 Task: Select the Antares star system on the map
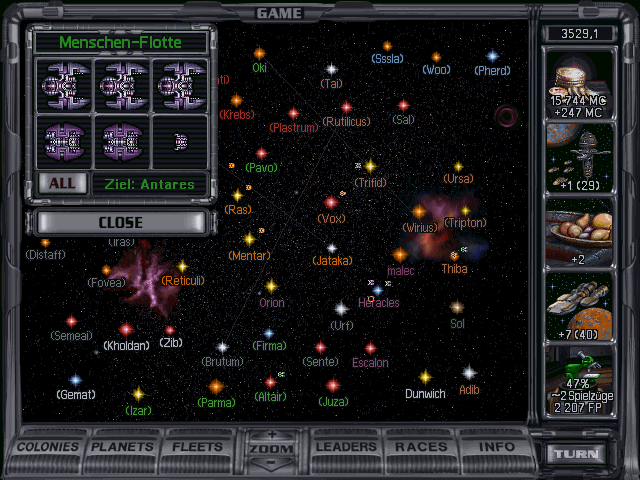click(507, 119)
